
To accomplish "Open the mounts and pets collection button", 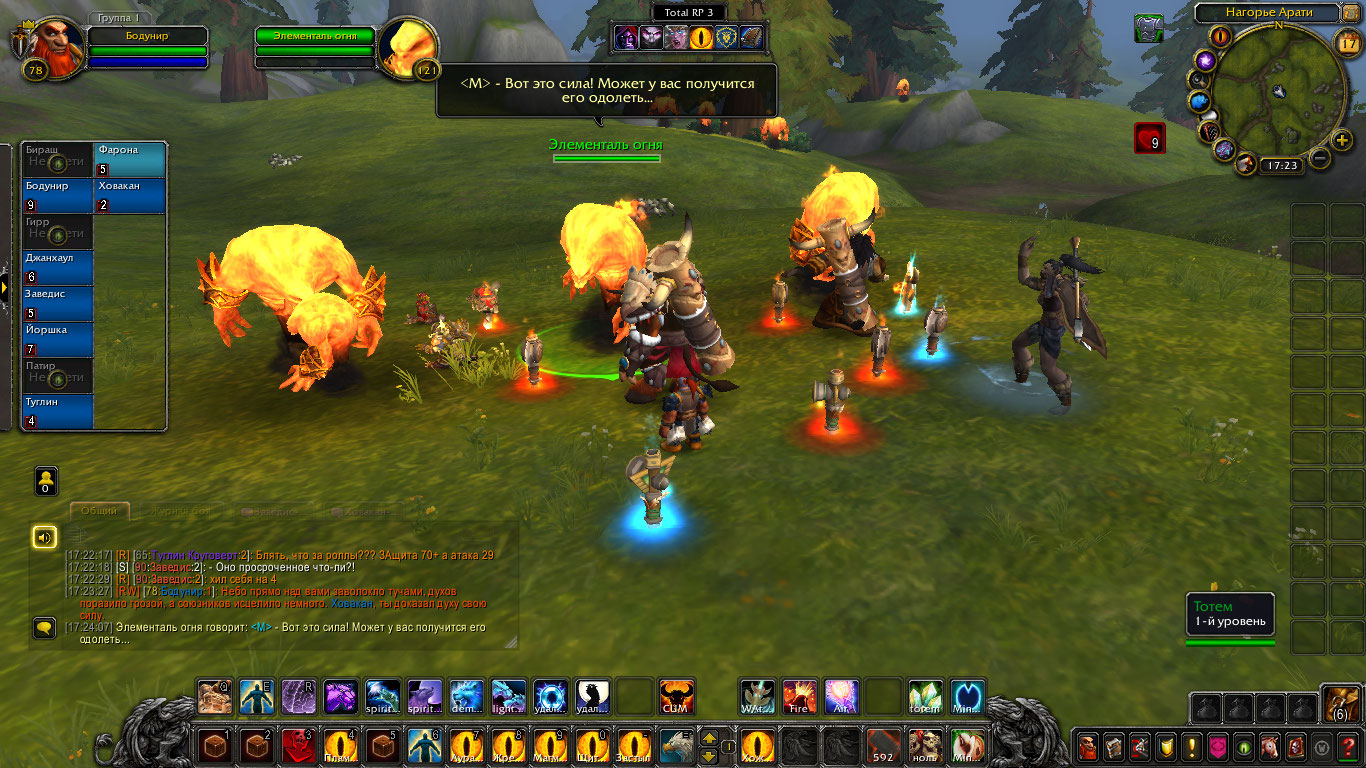I will [x=1269, y=746].
